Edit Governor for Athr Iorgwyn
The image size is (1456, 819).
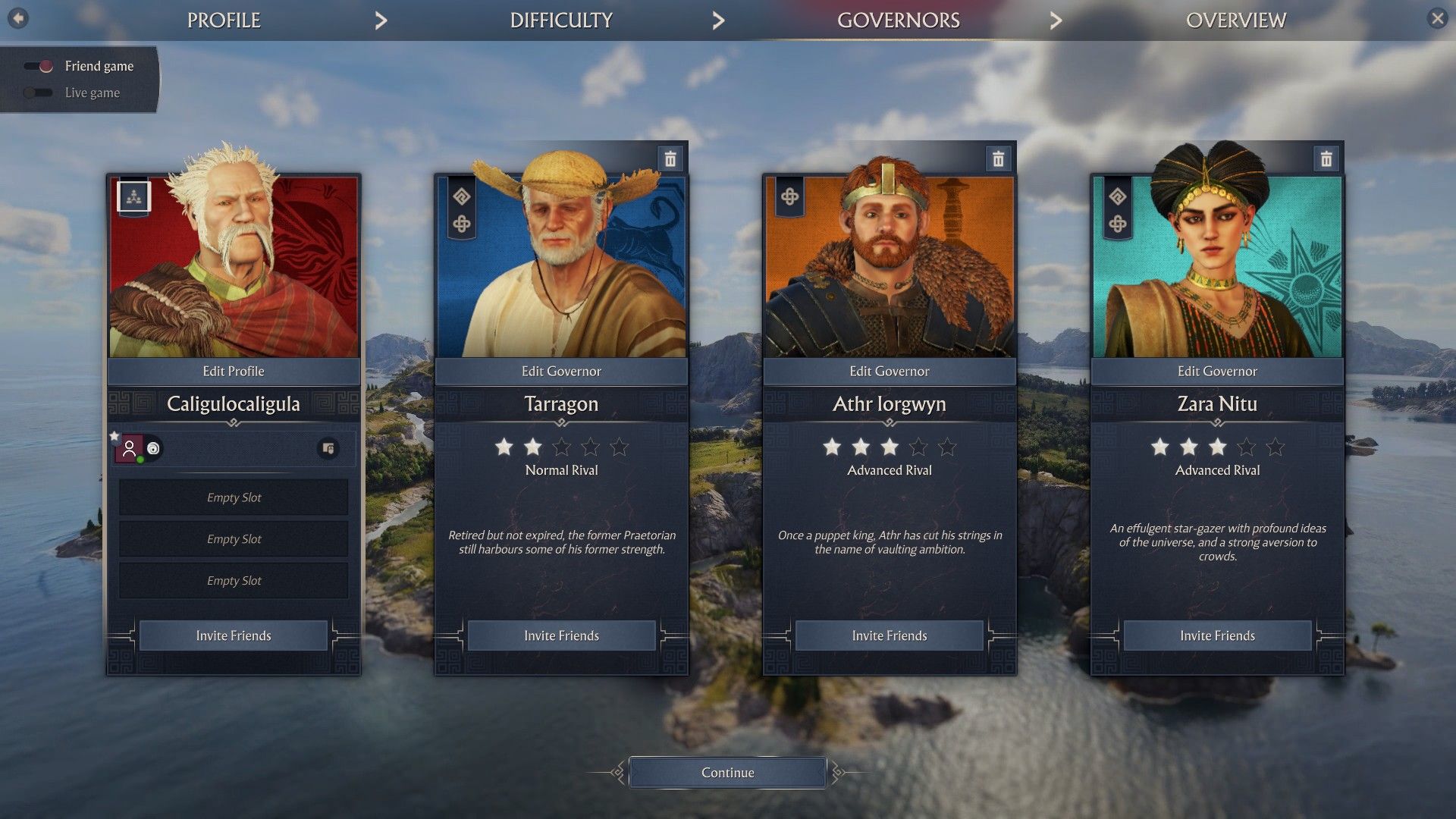tap(889, 372)
